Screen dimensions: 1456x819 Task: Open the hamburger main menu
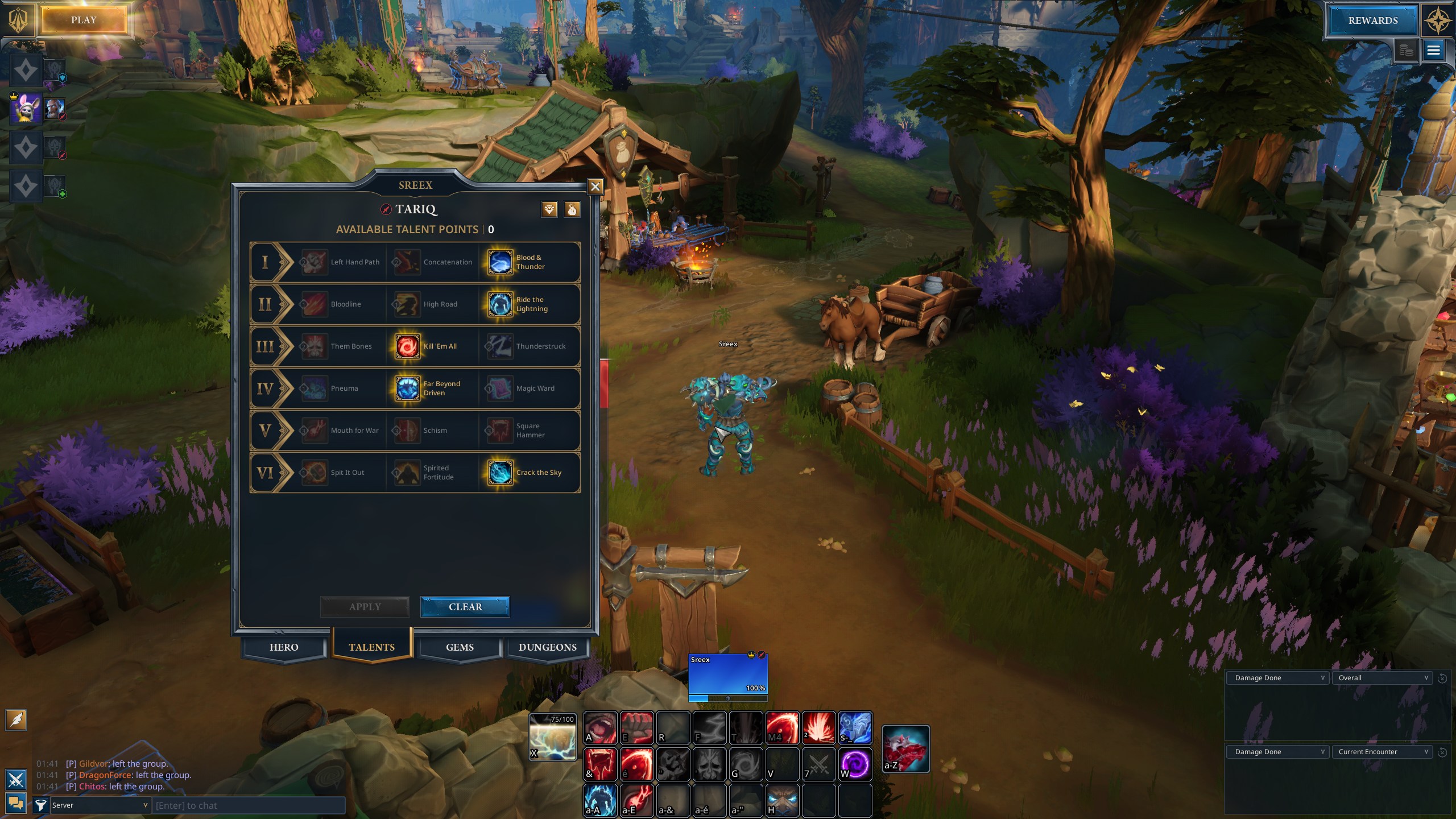1433,51
